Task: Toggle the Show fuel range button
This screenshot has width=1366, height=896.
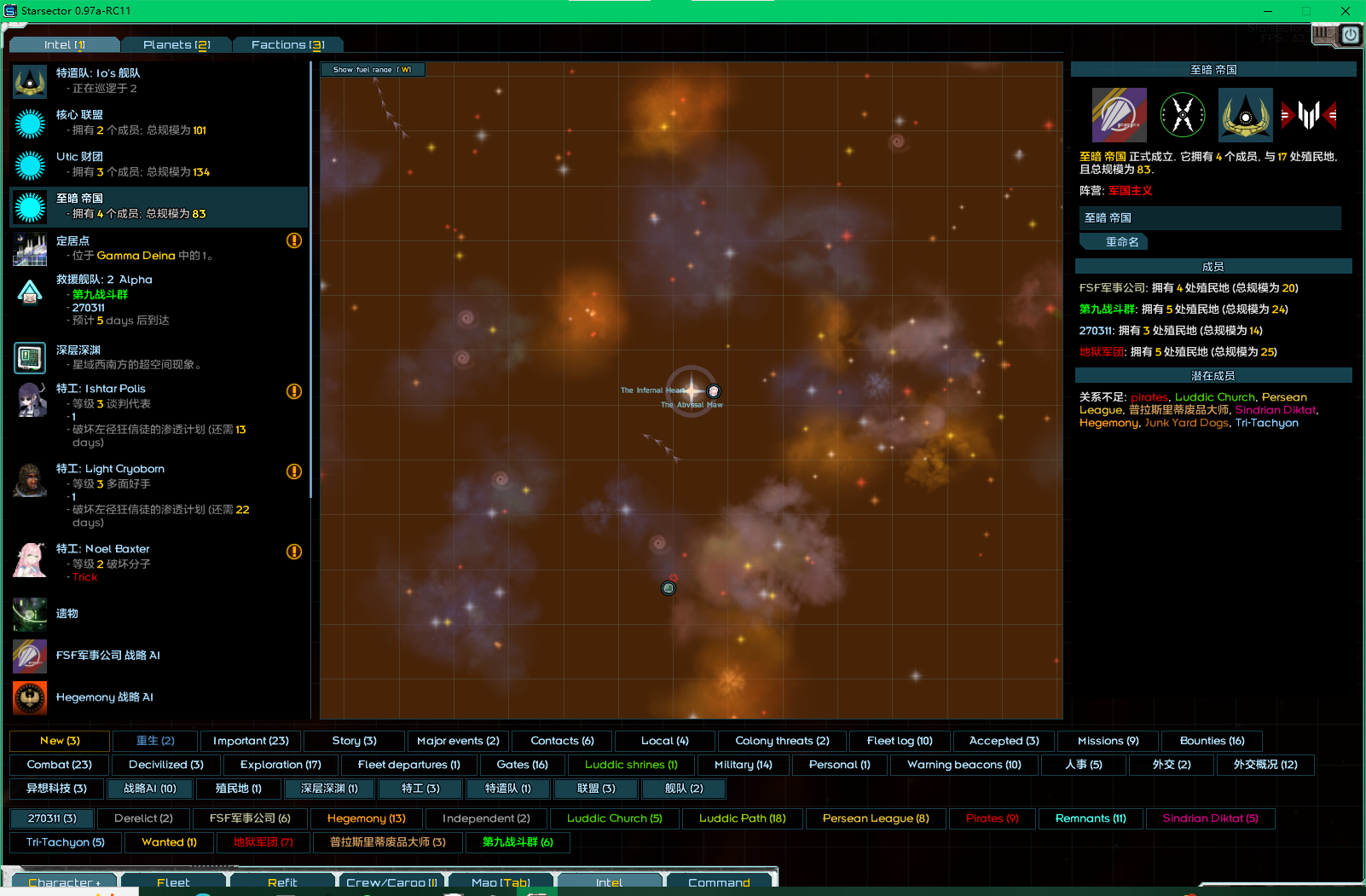Action: tap(373, 70)
